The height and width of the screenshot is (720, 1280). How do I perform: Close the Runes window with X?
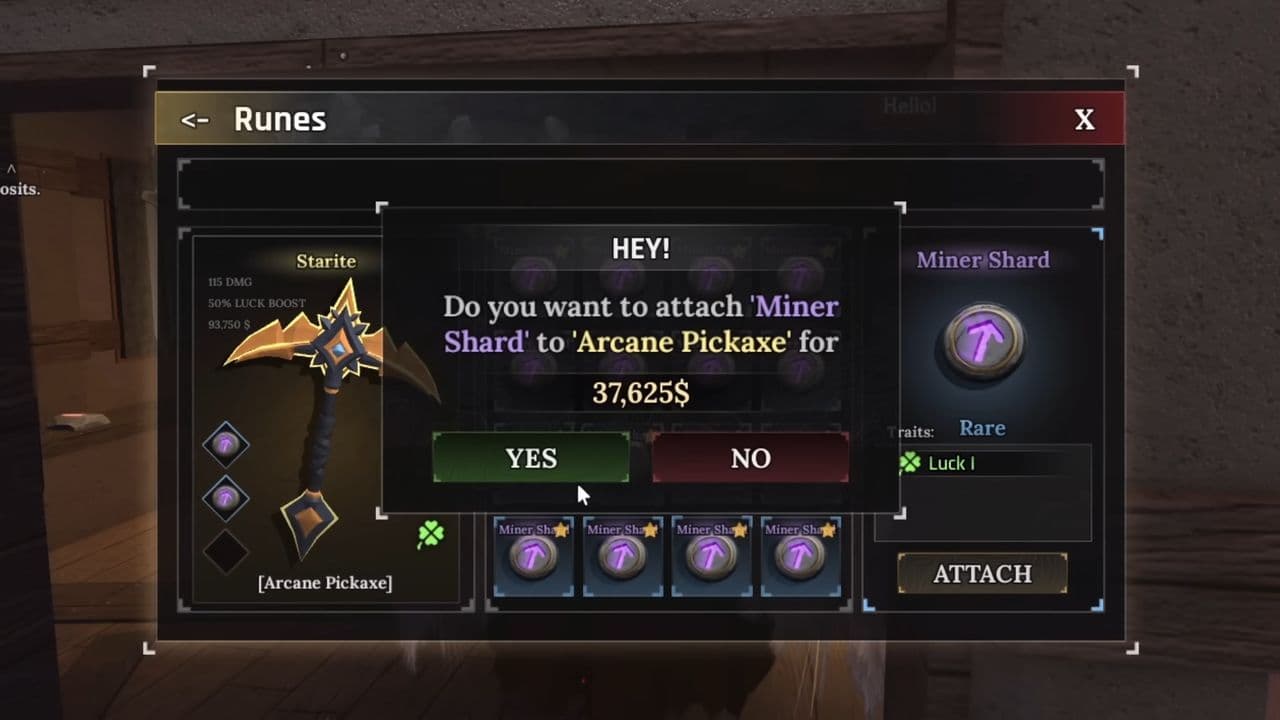point(1084,120)
